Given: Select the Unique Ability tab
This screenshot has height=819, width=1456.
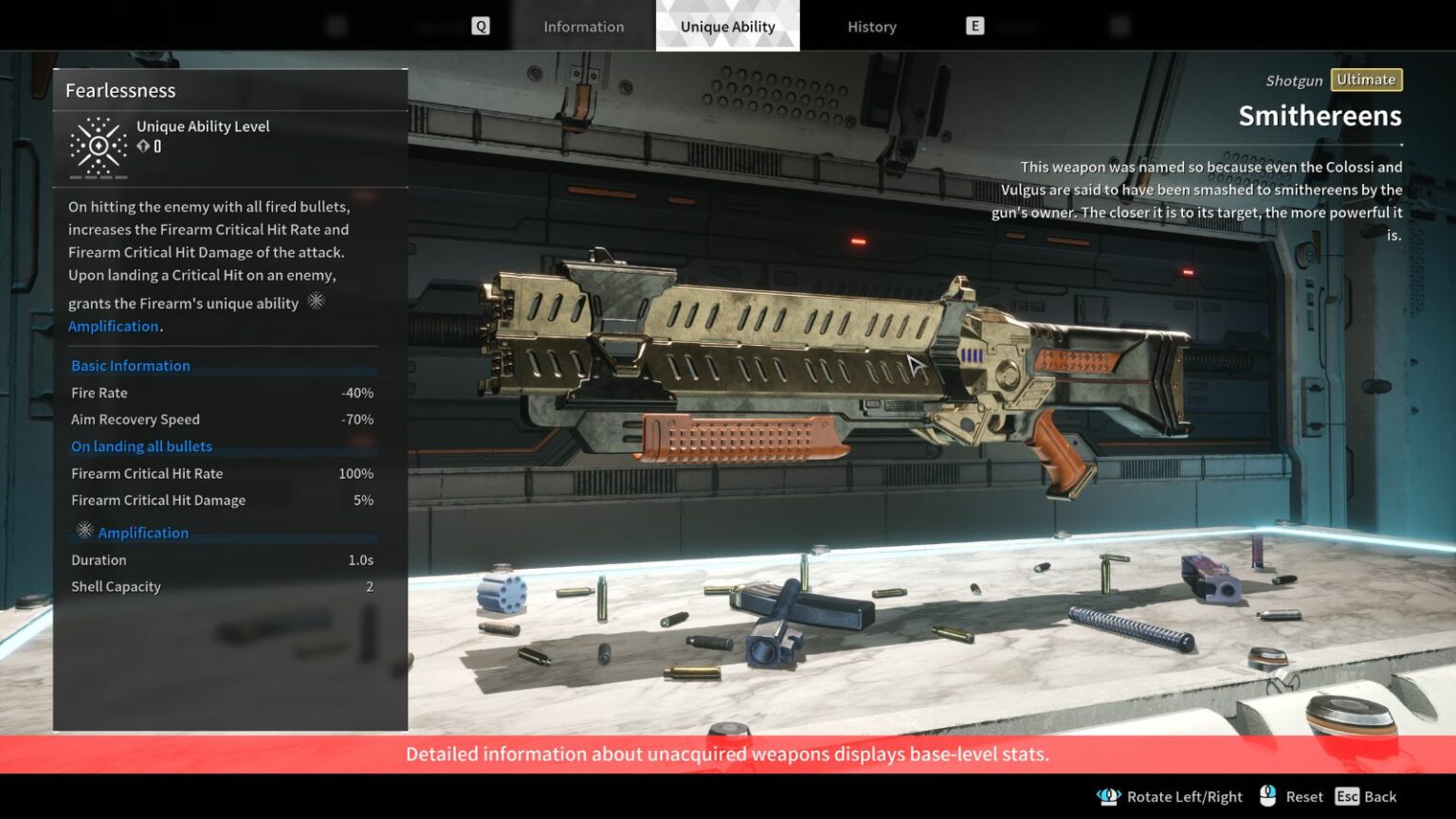Looking at the screenshot, I should pos(727,27).
